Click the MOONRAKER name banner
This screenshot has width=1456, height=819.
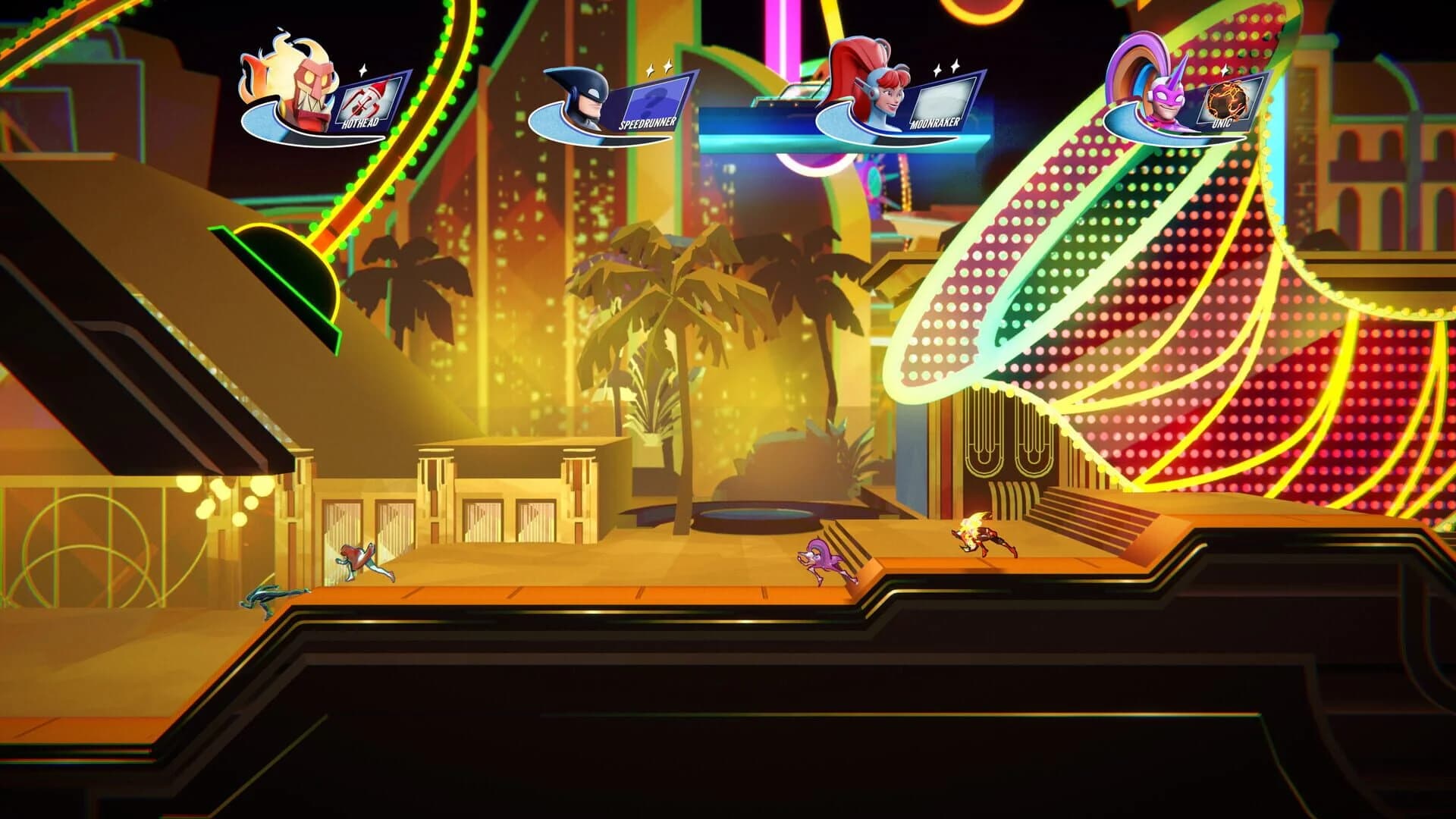coord(936,121)
